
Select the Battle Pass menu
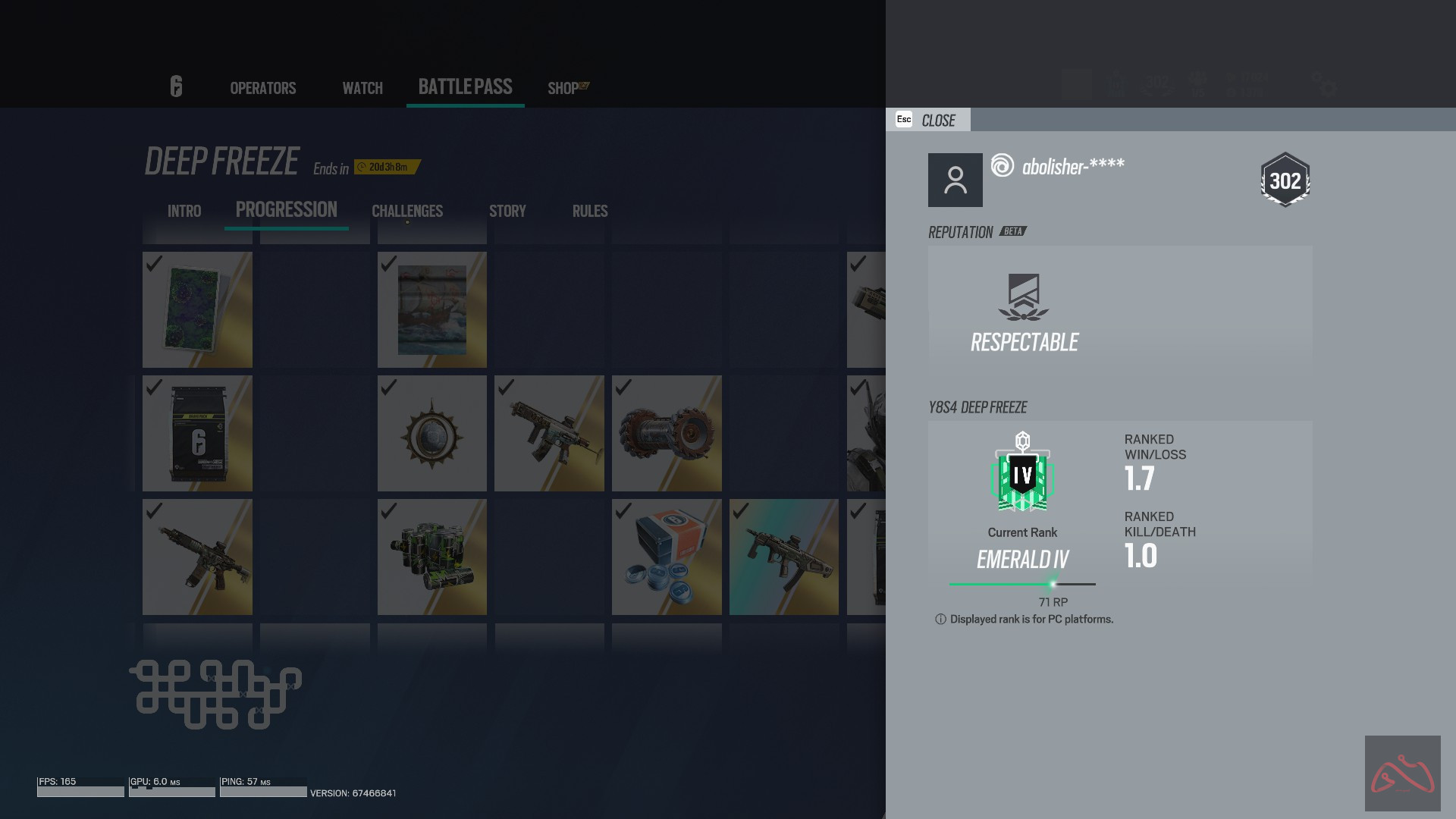(x=465, y=86)
